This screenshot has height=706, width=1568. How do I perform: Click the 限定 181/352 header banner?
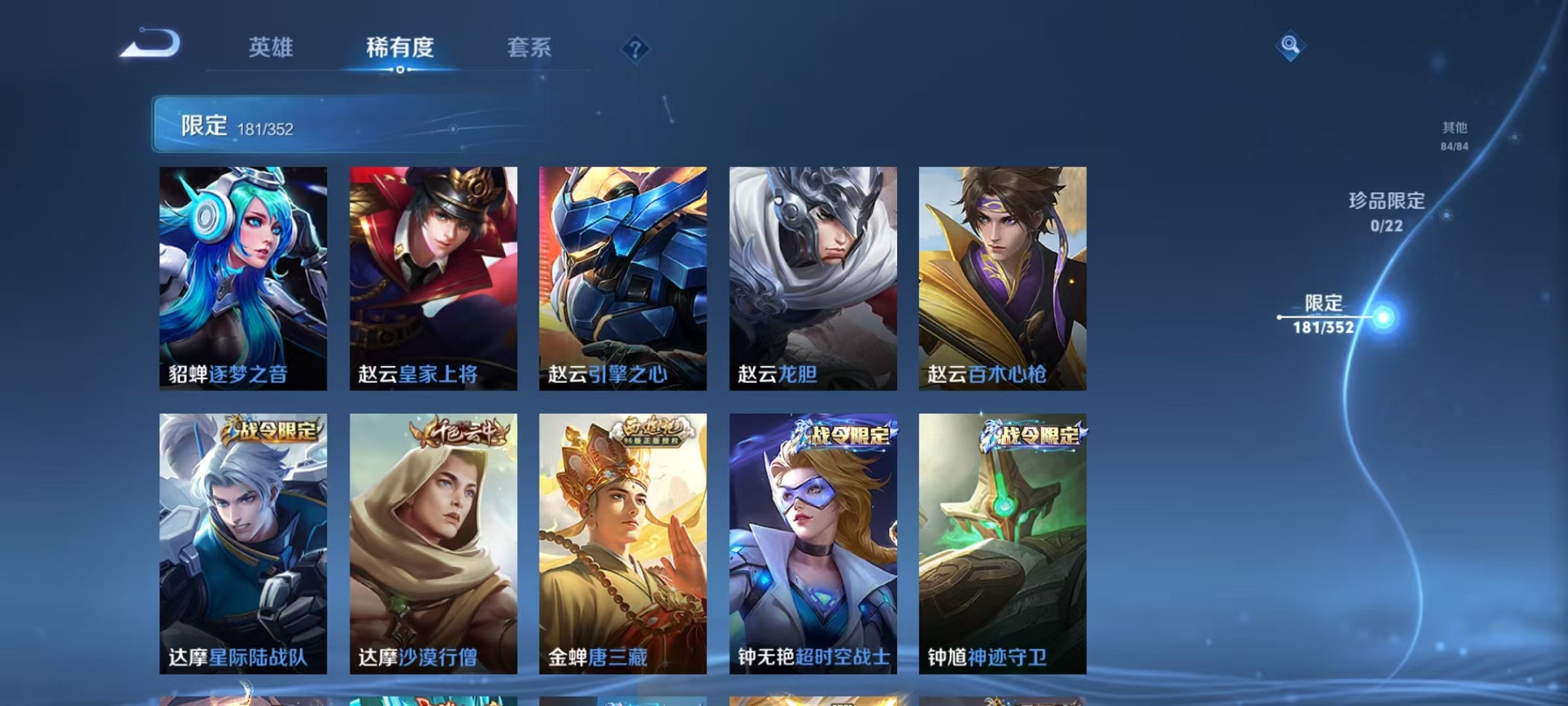238,125
